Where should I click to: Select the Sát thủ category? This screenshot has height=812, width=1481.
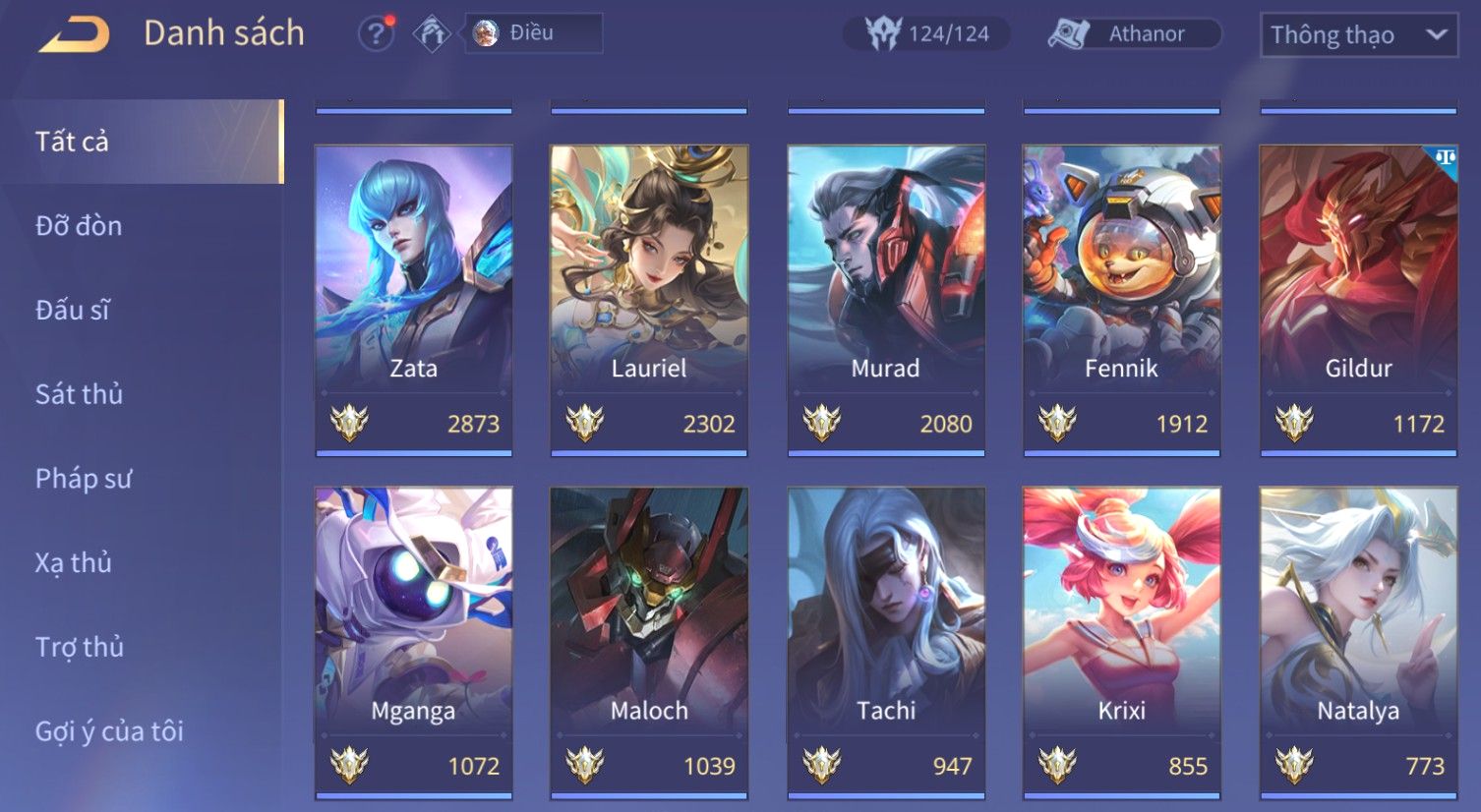pyautogui.click(x=79, y=394)
